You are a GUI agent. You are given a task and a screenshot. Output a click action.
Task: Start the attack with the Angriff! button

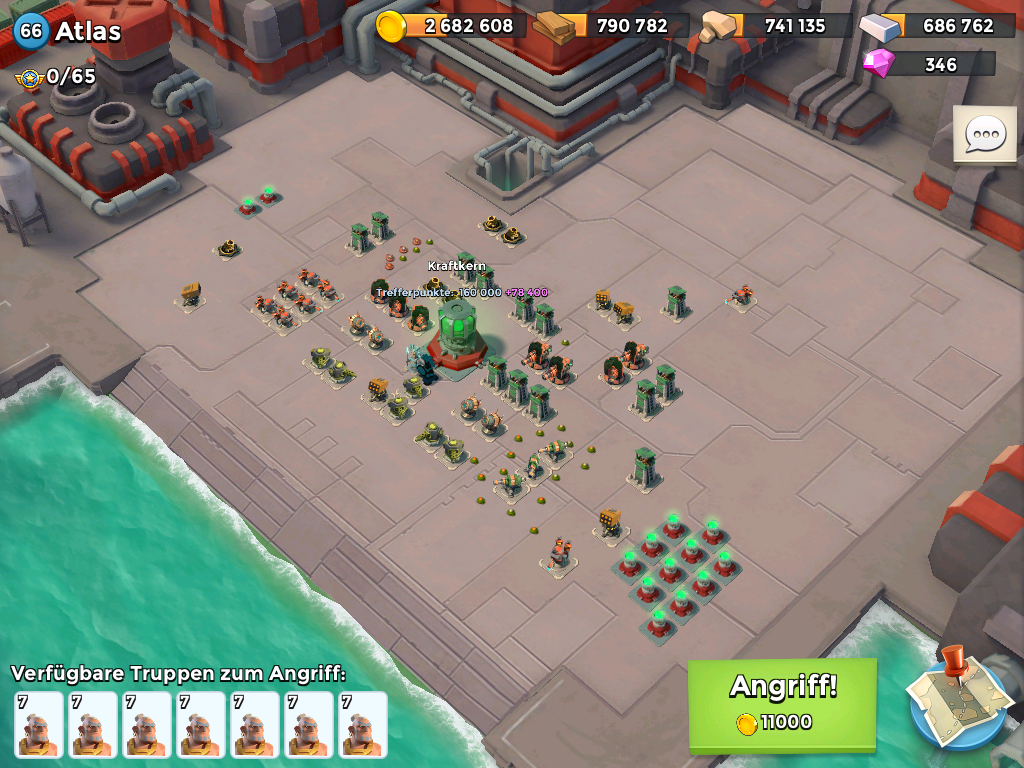point(782,703)
